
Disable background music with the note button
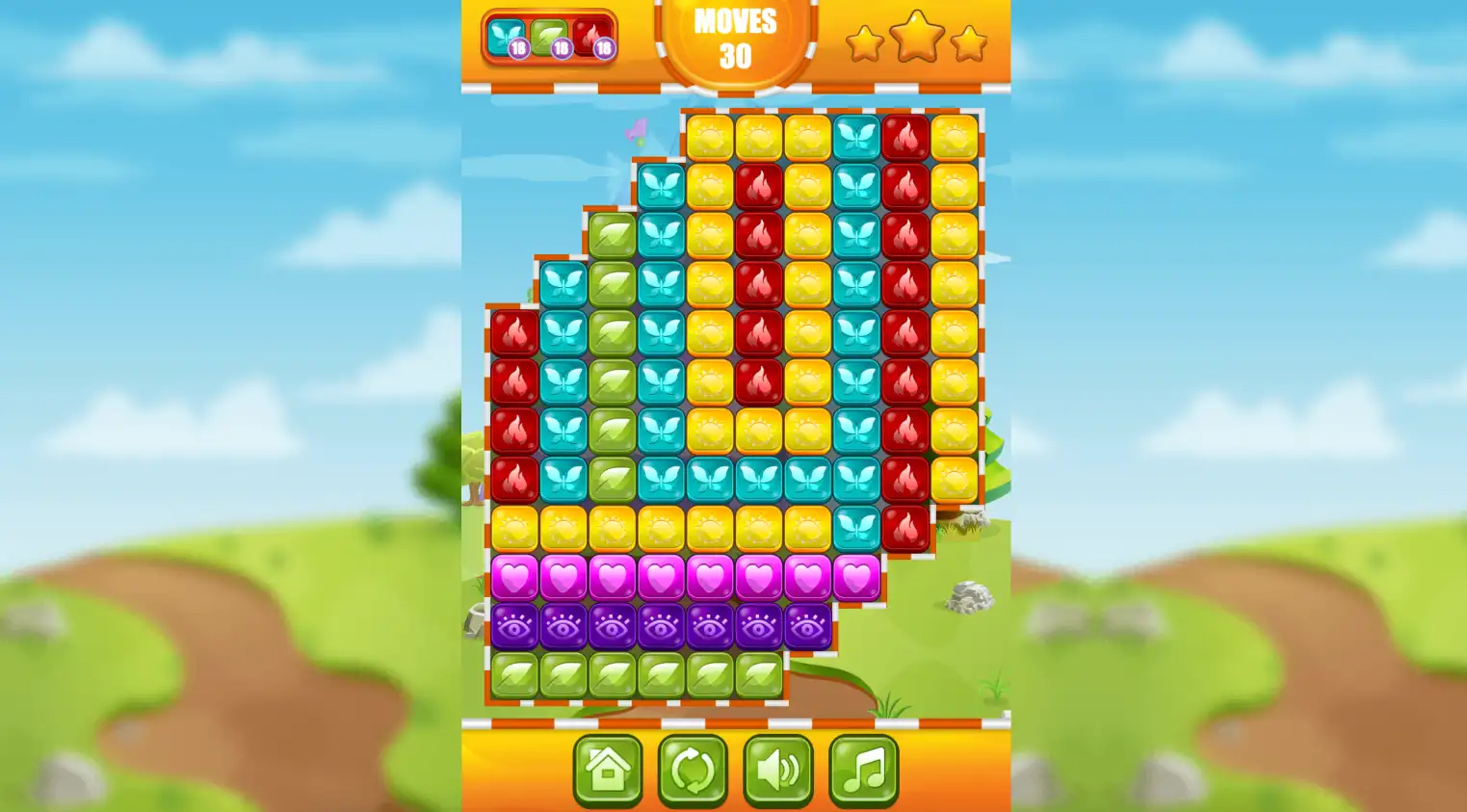(863, 771)
